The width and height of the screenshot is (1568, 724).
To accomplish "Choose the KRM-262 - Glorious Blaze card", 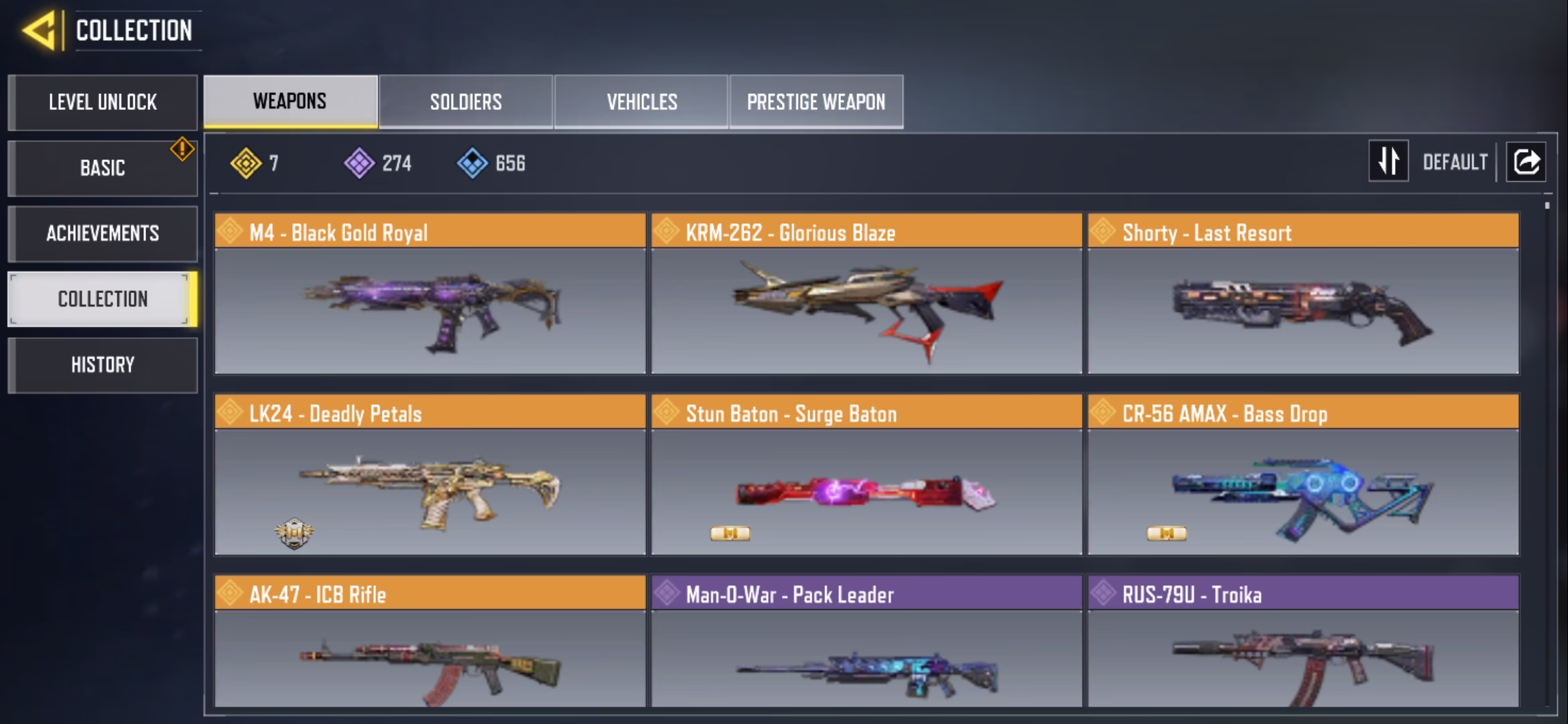I will click(866, 294).
